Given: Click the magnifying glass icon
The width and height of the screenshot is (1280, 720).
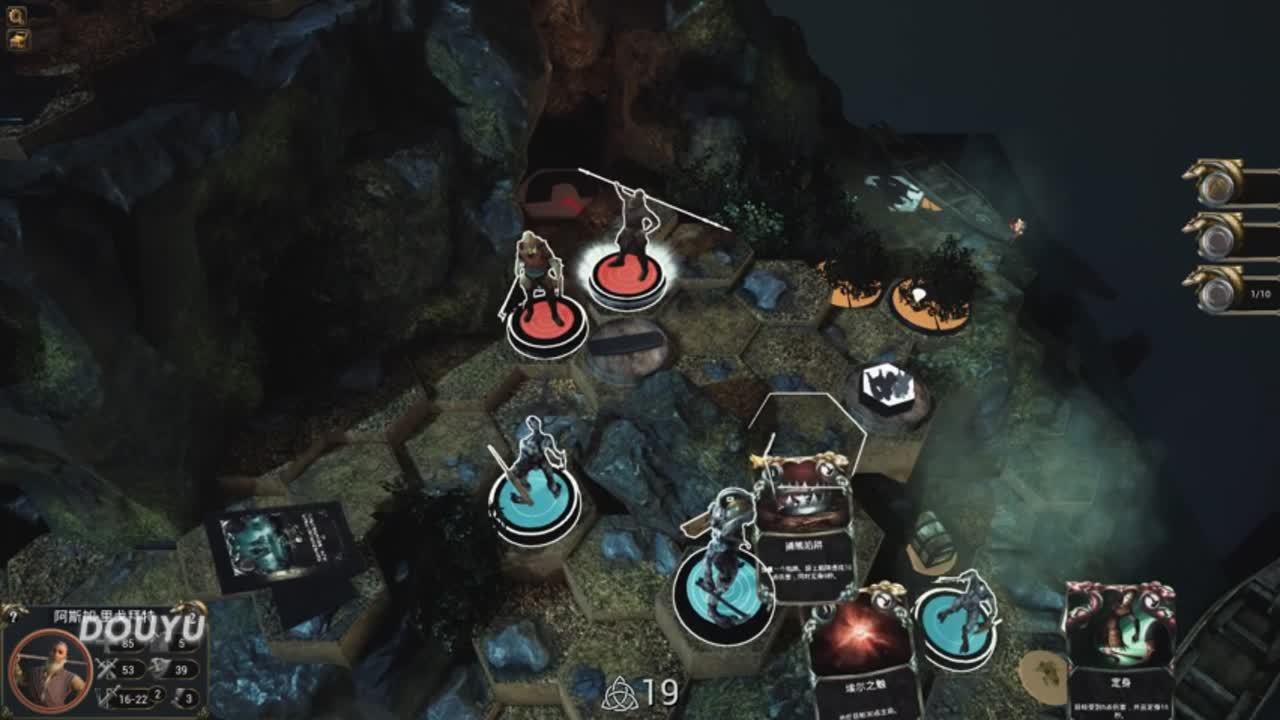Looking at the screenshot, I should (x=17, y=15).
